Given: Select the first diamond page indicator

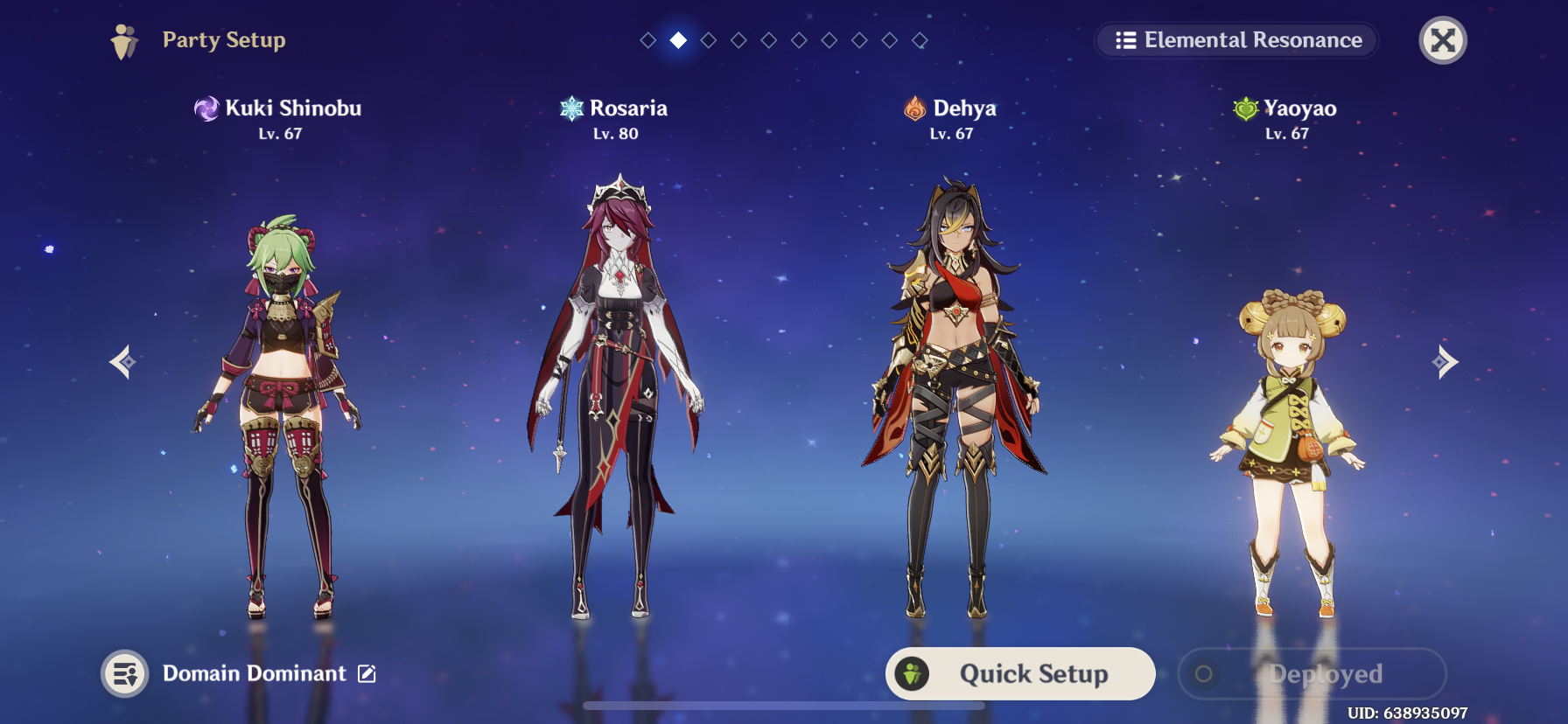Looking at the screenshot, I should tap(647, 39).
